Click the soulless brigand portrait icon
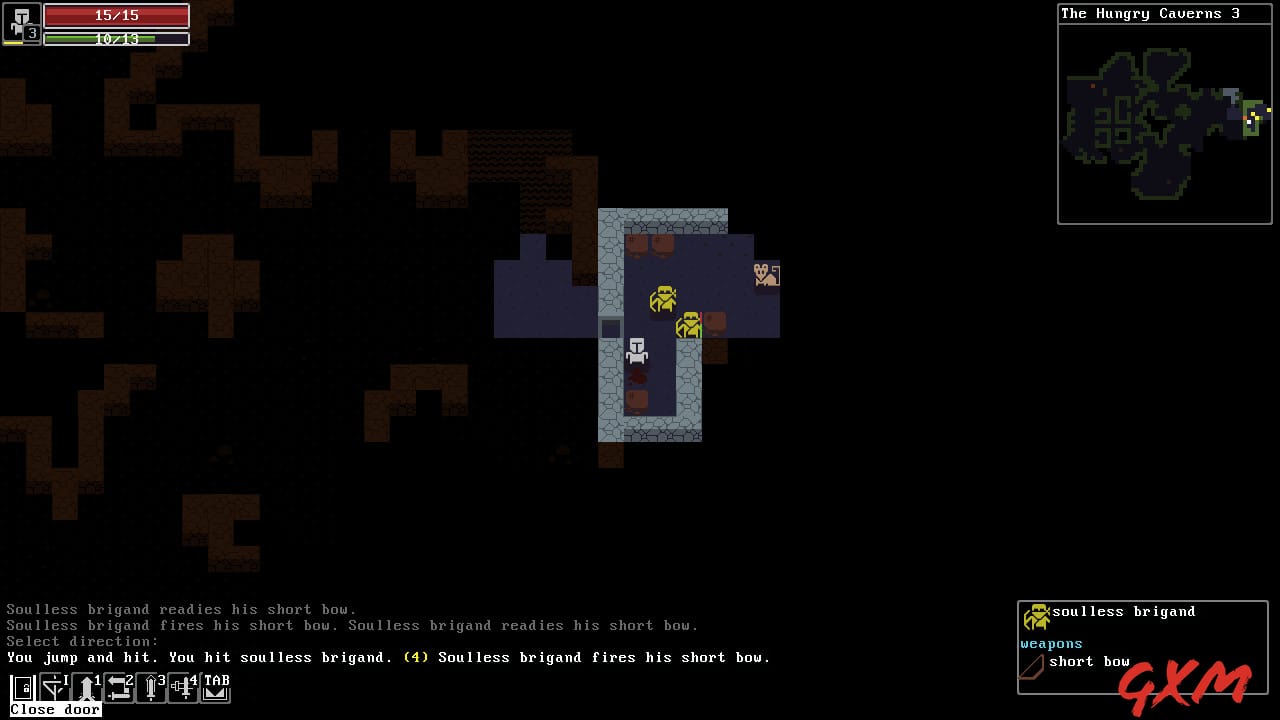Image resolution: width=1280 pixels, height=720 pixels. click(1037, 615)
